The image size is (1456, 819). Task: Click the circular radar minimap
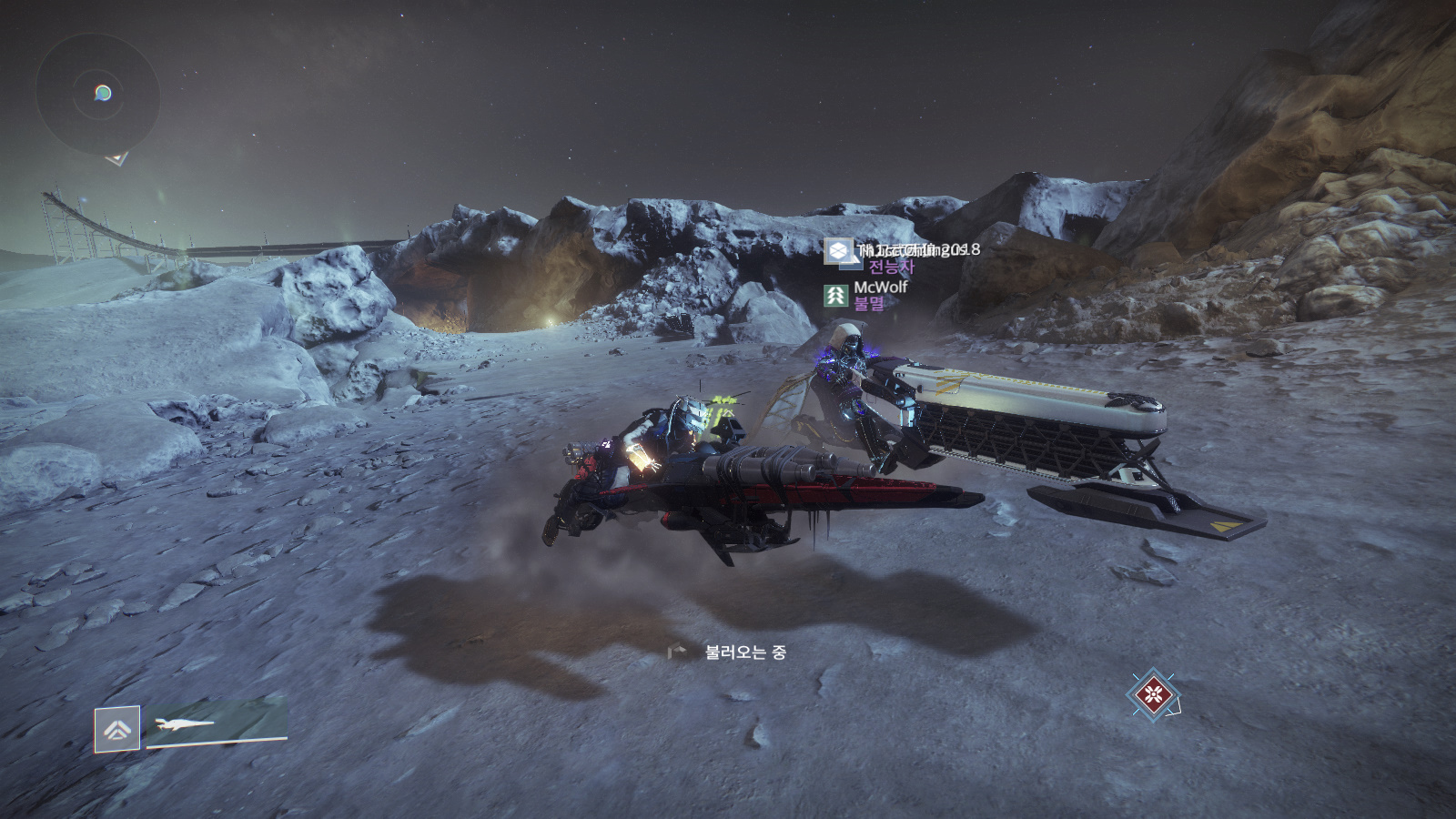[x=98, y=94]
